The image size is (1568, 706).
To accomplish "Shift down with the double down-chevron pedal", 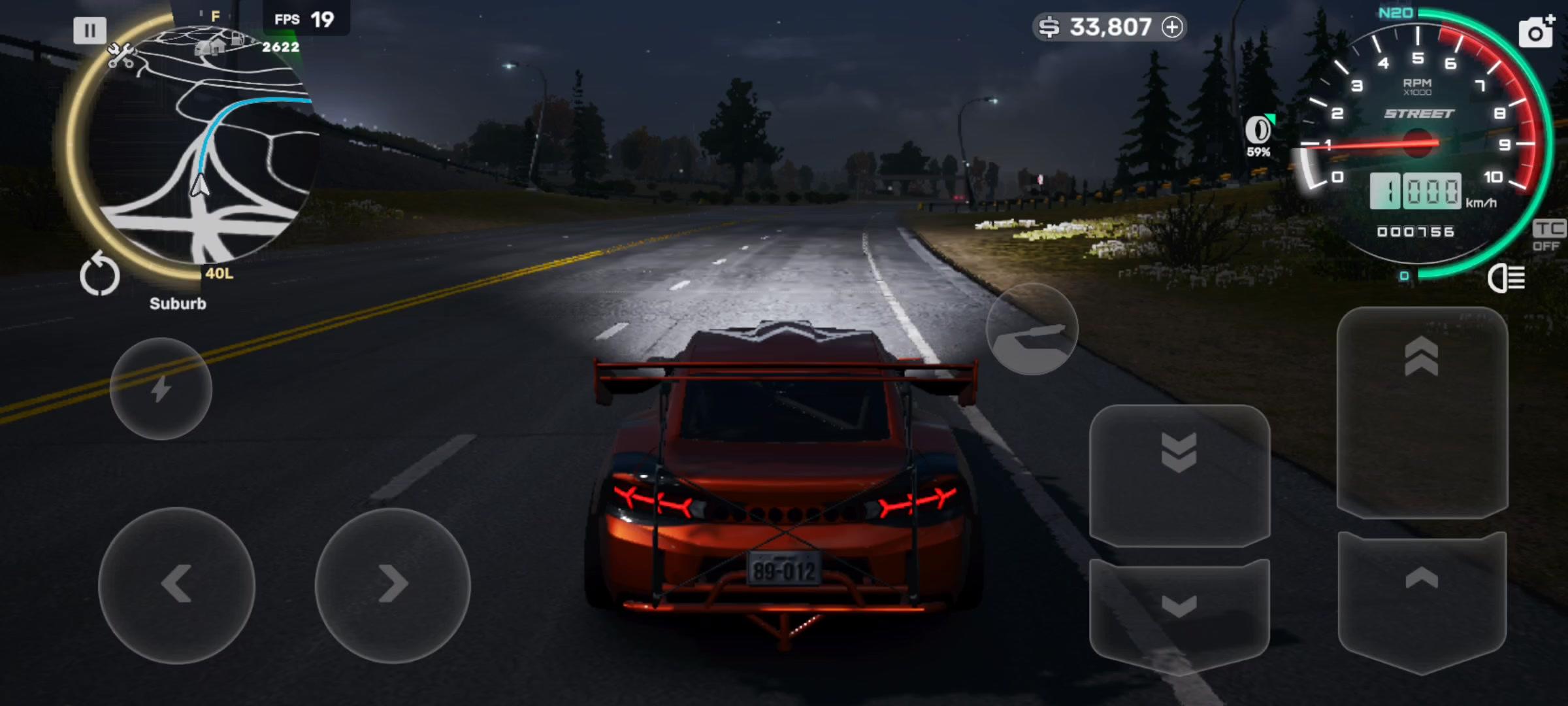I will 1179,474.
